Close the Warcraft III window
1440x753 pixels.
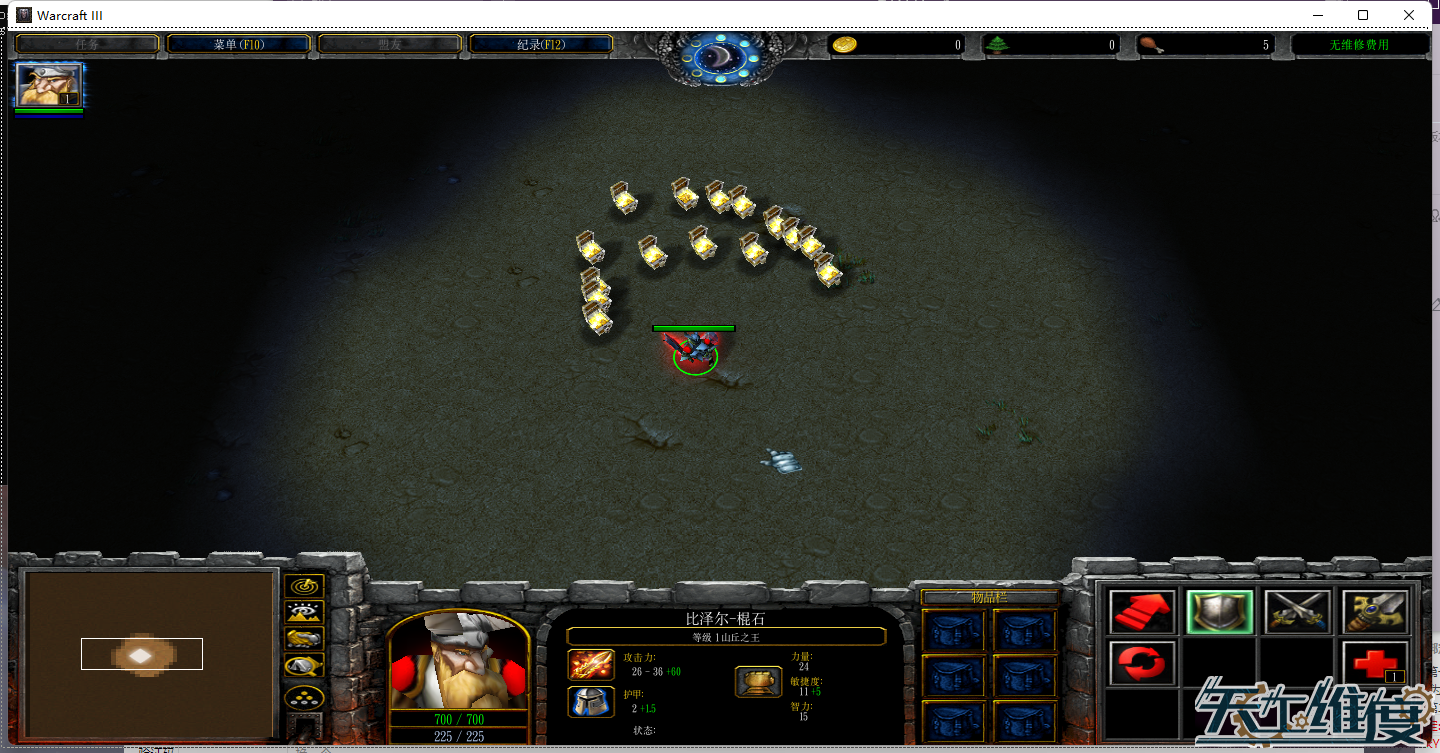[x=1409, y=15]
